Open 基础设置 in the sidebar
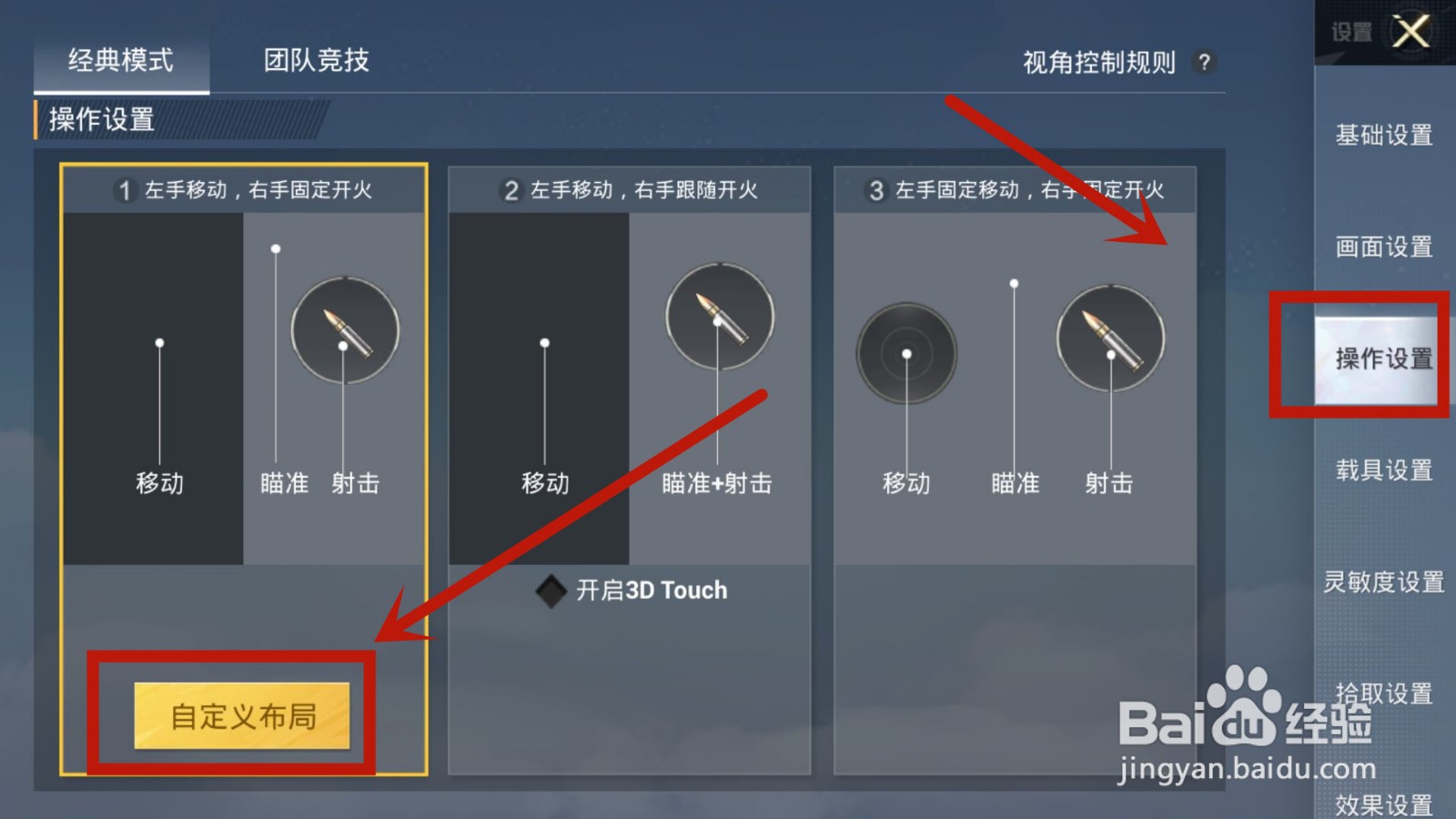This screenshot has height=819, width=1456. [x=1383, y=135]
